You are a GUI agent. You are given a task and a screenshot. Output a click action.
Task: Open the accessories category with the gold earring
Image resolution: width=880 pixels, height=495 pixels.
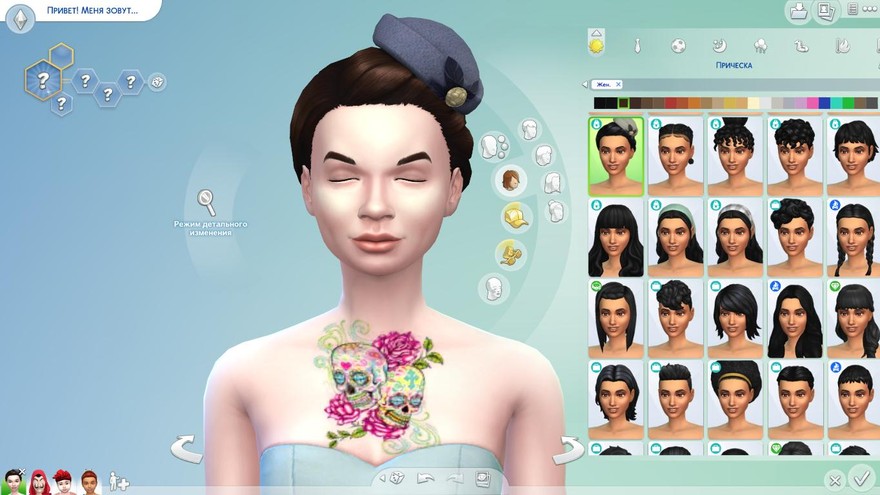click(512, 253)
